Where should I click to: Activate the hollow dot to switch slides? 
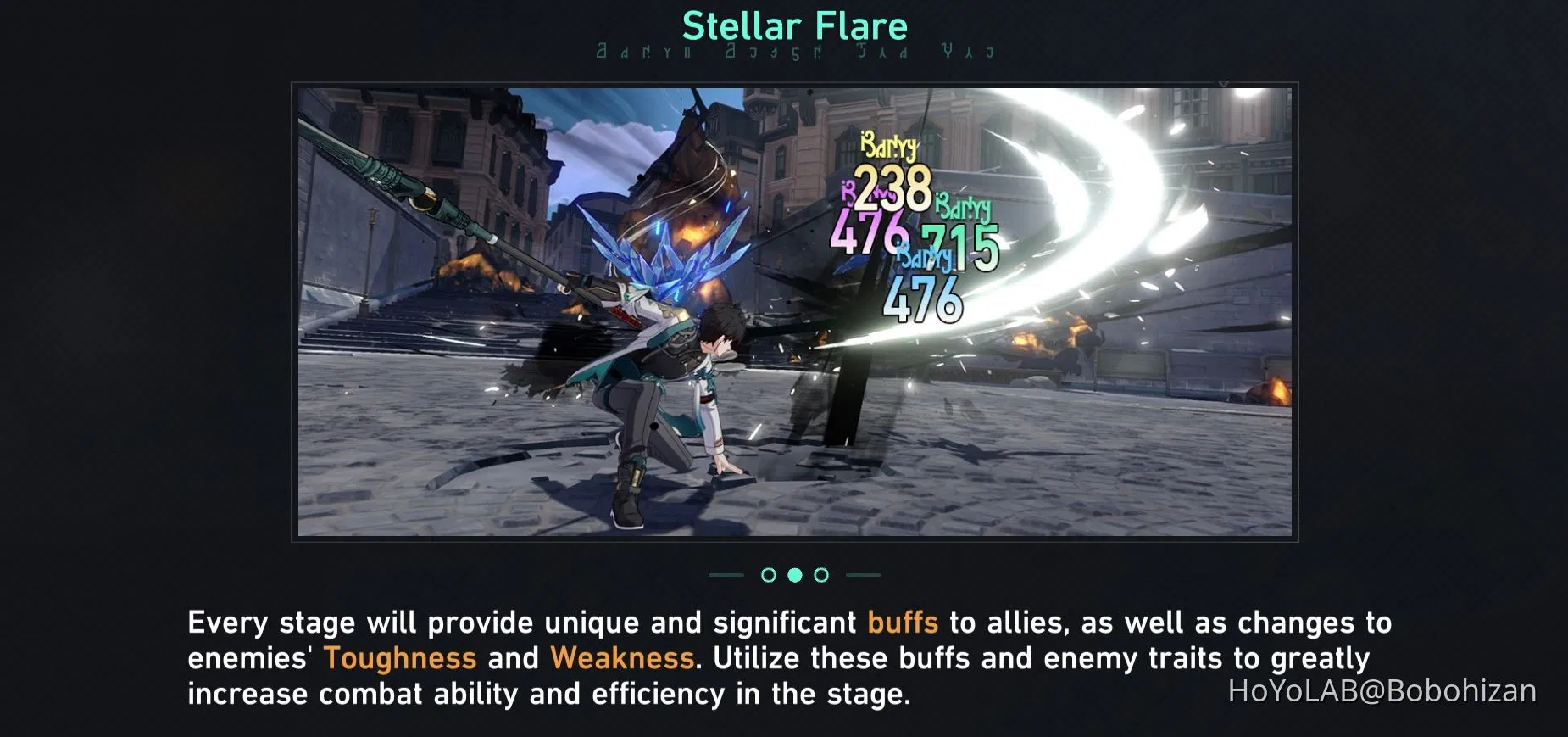coord(769,575)
